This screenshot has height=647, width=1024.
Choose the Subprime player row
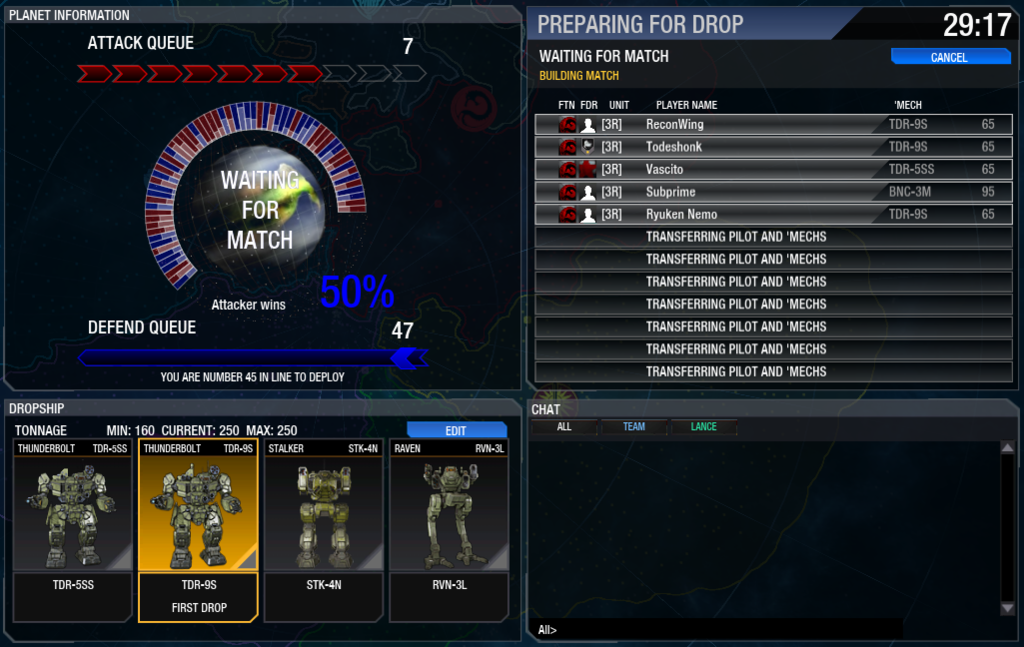coord(773,192)
